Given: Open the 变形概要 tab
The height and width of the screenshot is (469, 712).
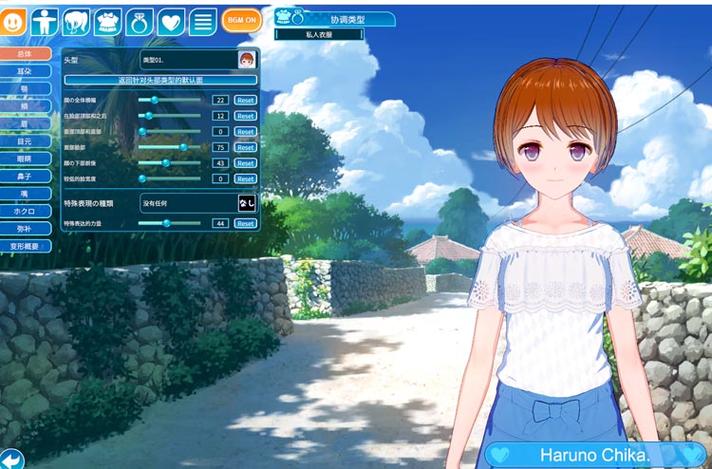Looking at the screenshot, I should [26, 246].
